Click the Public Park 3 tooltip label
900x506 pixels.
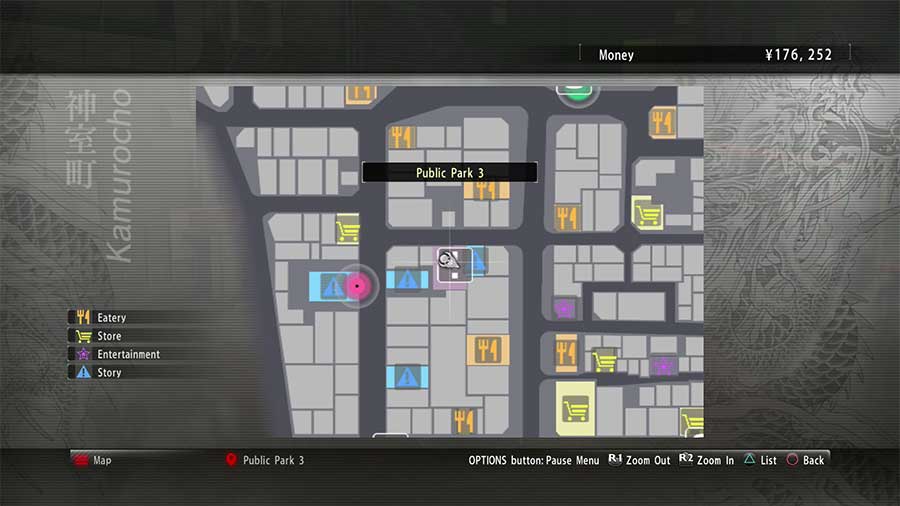(x=449, y=173)
